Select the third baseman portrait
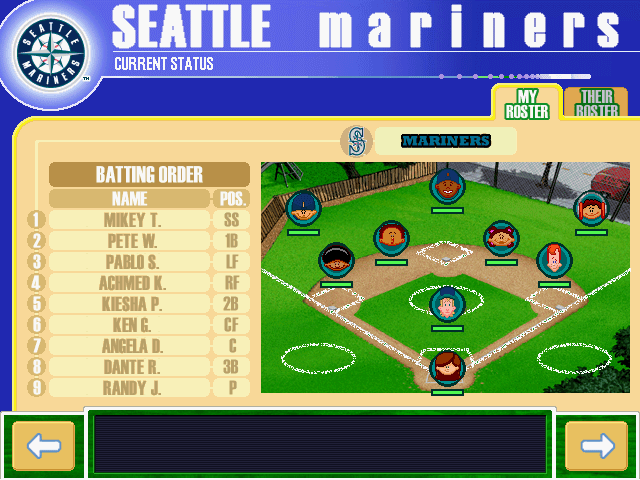The image size is (640, 480). click(336, 260)
